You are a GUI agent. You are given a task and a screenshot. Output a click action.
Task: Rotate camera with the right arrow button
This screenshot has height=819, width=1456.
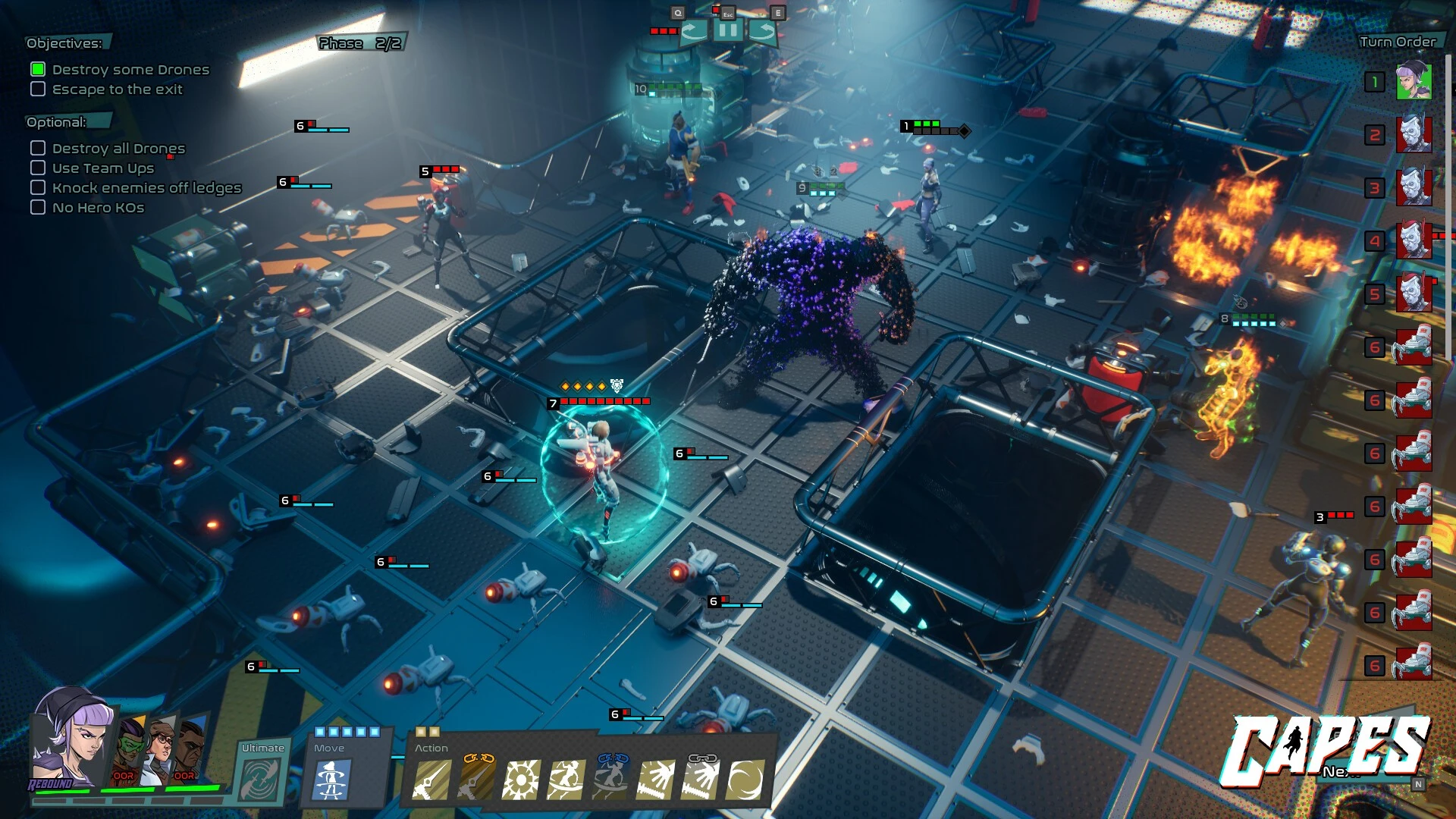pos(762,31)
